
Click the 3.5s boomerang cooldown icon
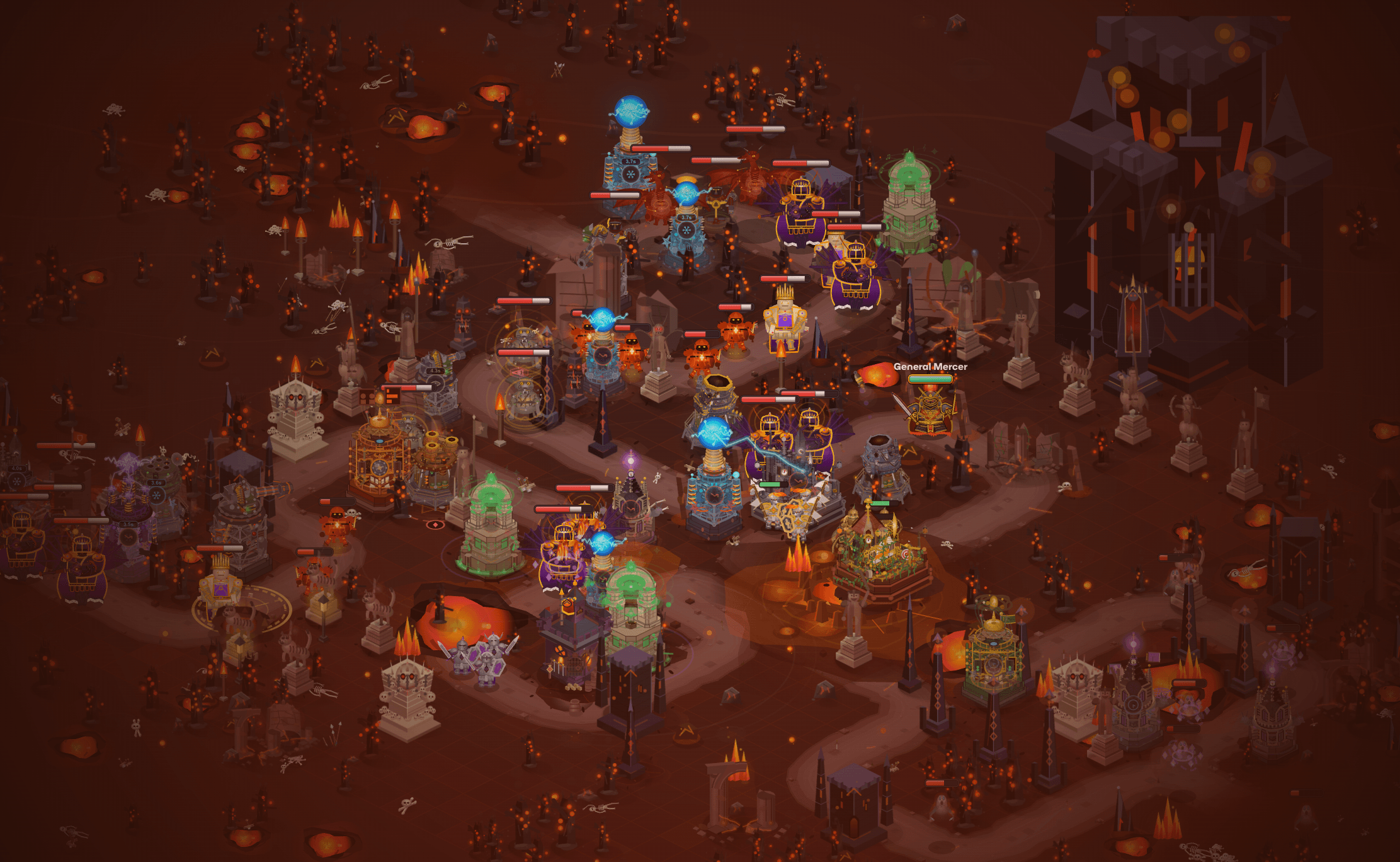tap(130, 525)
